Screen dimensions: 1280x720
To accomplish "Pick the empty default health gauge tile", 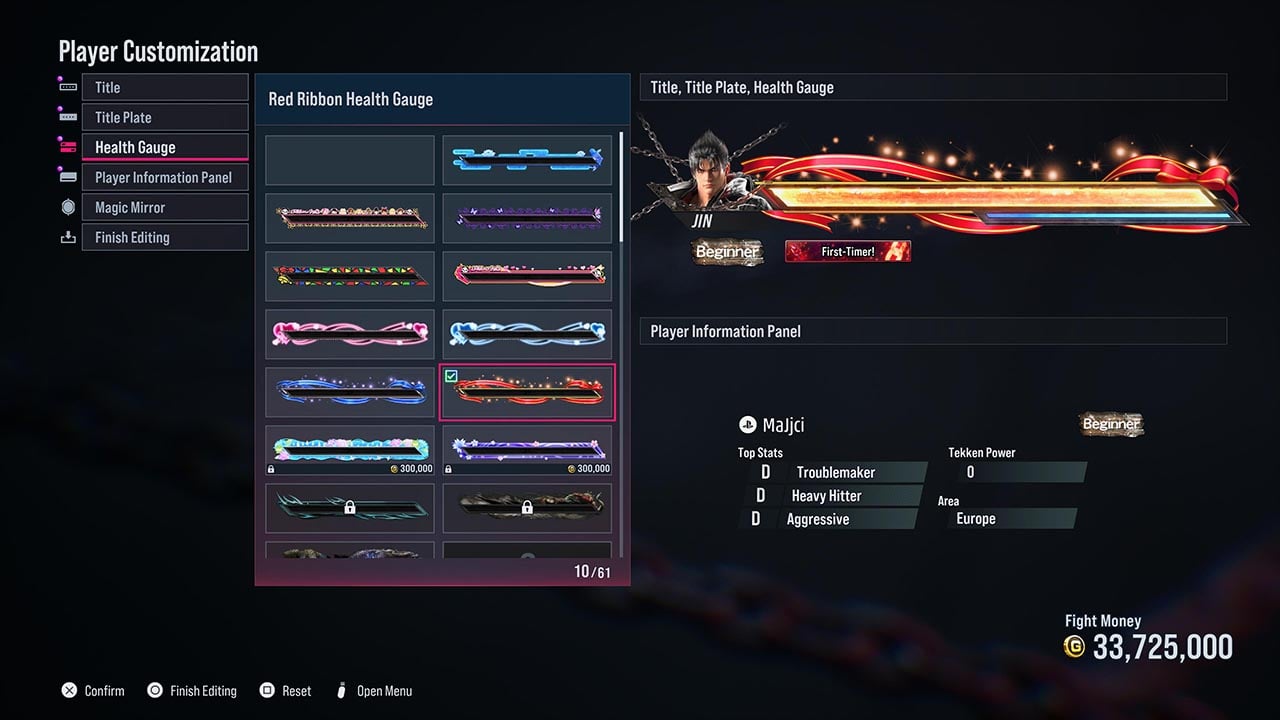I will coord(350,160).
